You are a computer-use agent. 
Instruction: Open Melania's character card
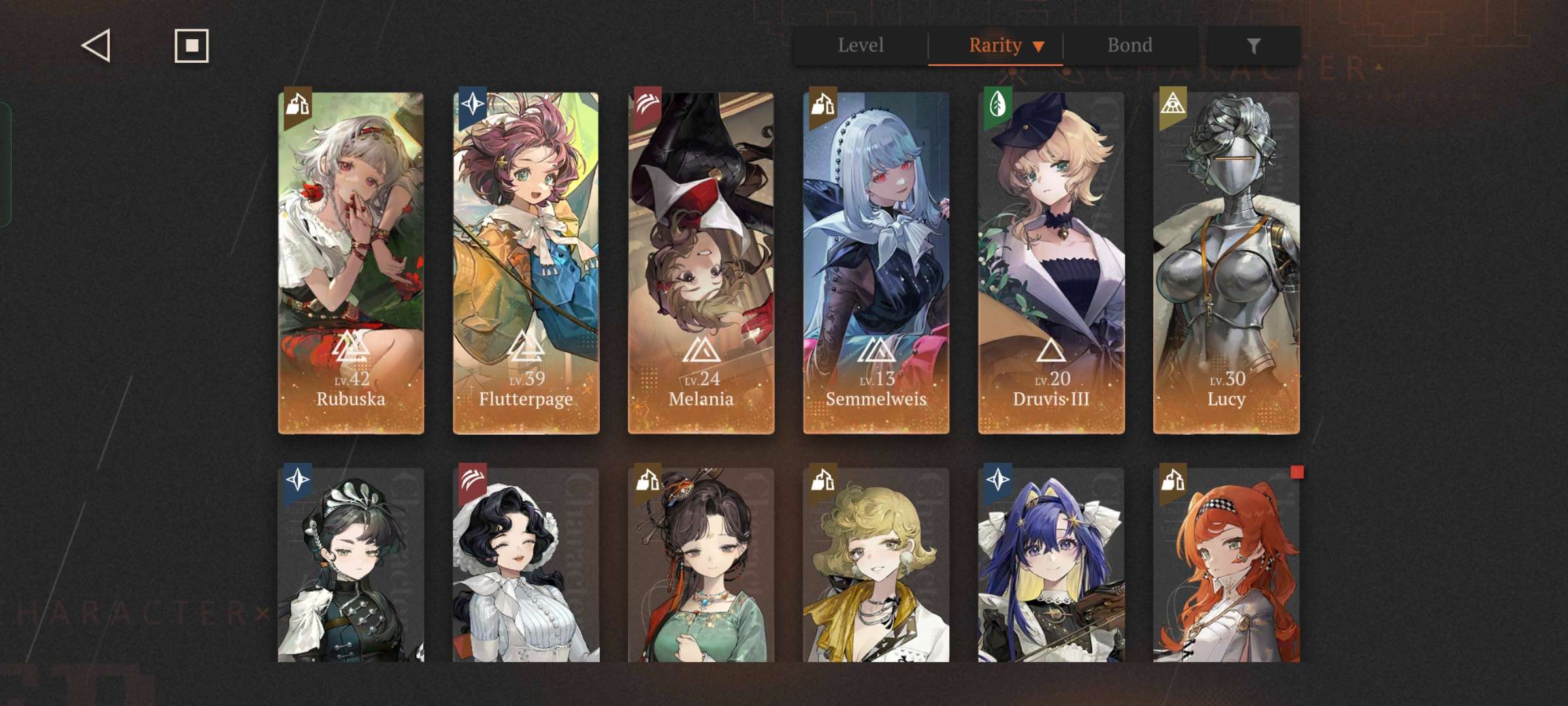[x=701, y=263]
